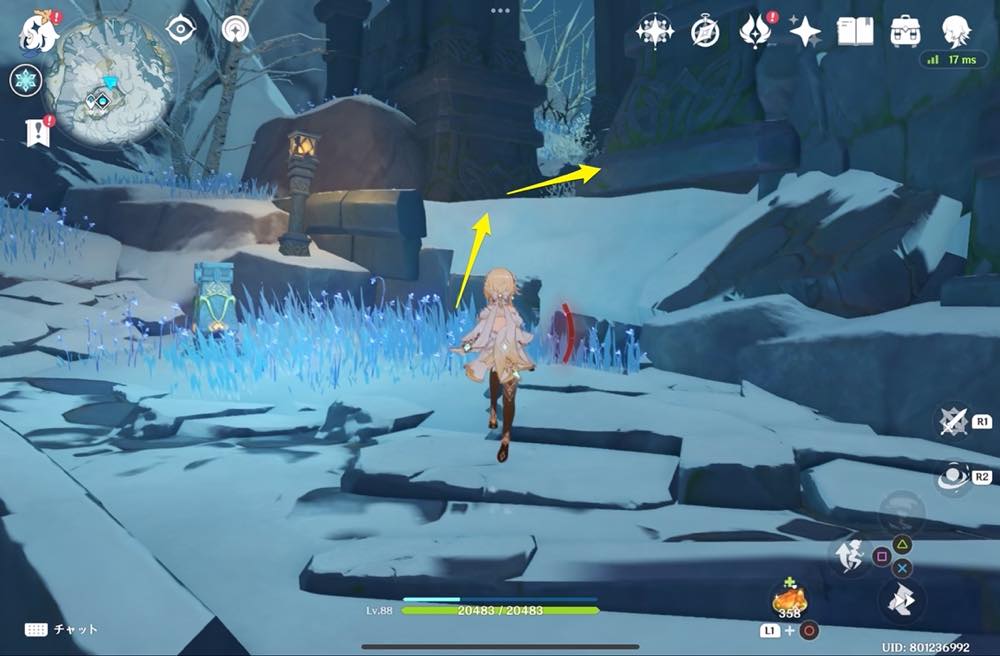The width and height of the screenshot is (1000, 656).
Task: Tap the round target icon near the minimap
Action: 236,29
